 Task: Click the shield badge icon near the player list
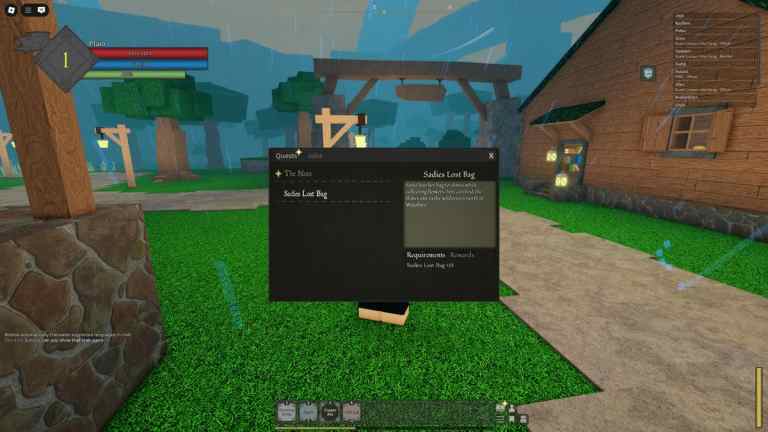[x=648, y=72]
